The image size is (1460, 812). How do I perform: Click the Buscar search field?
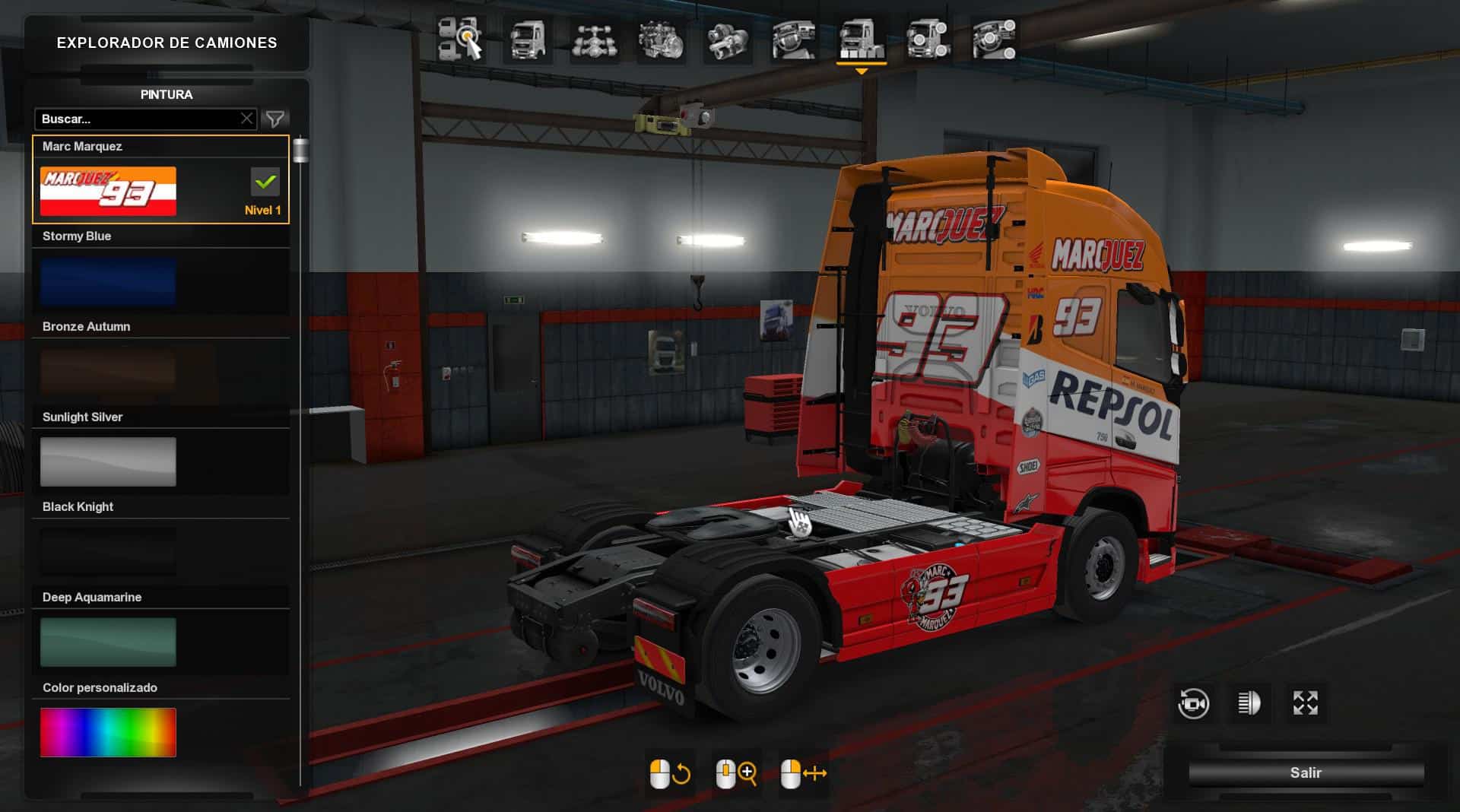click(x=137, y=119)
